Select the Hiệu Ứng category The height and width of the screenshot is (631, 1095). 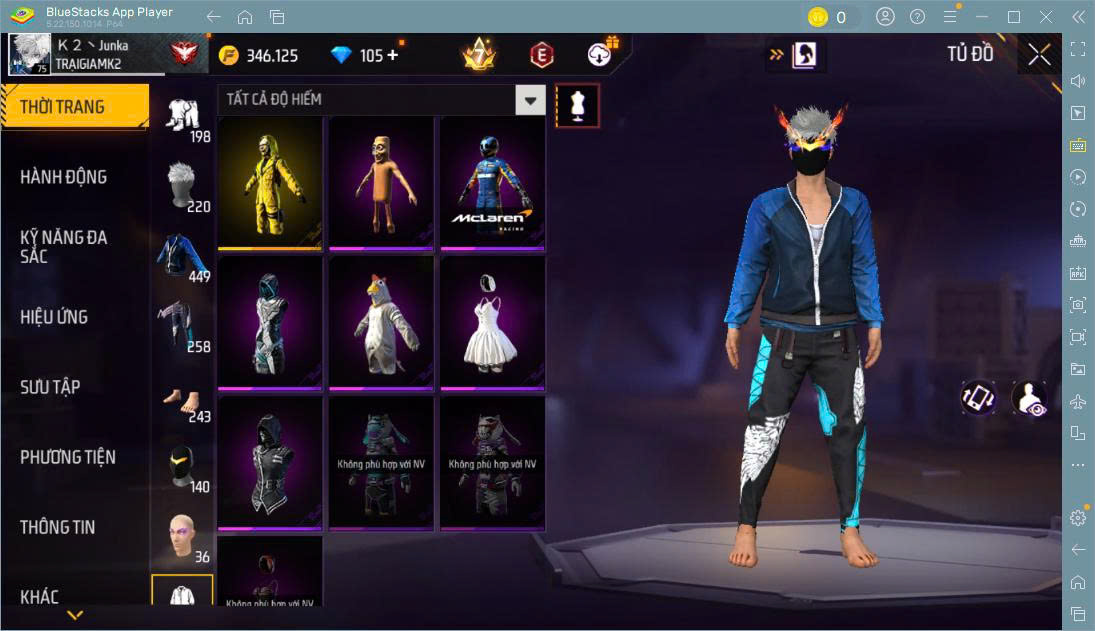(54, 317)
